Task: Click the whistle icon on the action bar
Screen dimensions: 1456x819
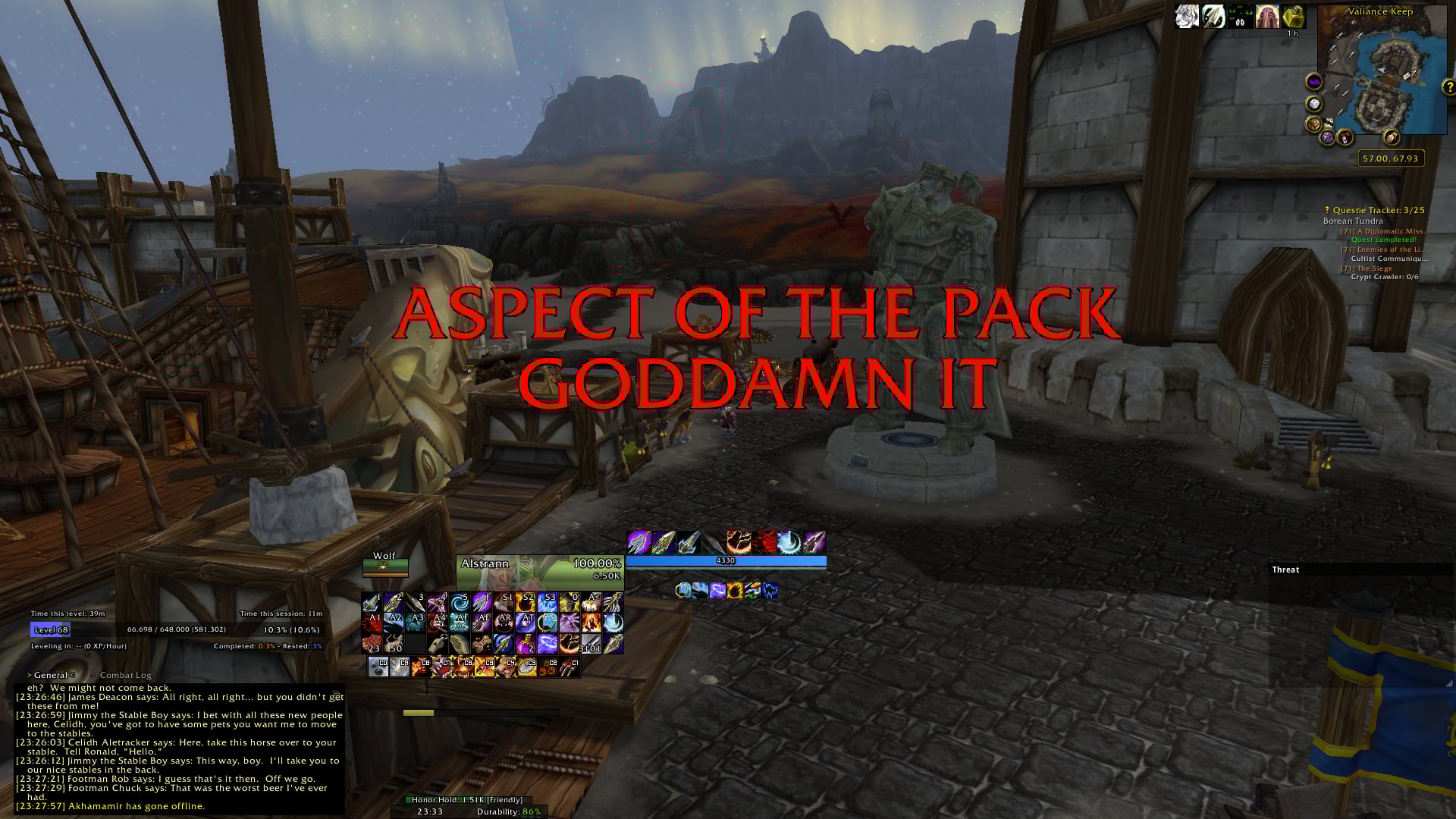Action: [438, 645]
